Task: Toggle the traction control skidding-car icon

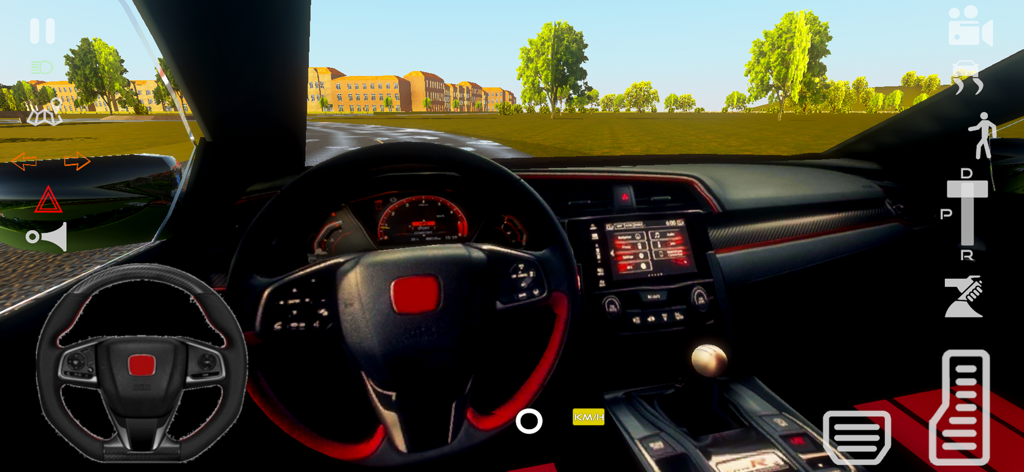Action: pyautogui.click(x=967, y=78)
